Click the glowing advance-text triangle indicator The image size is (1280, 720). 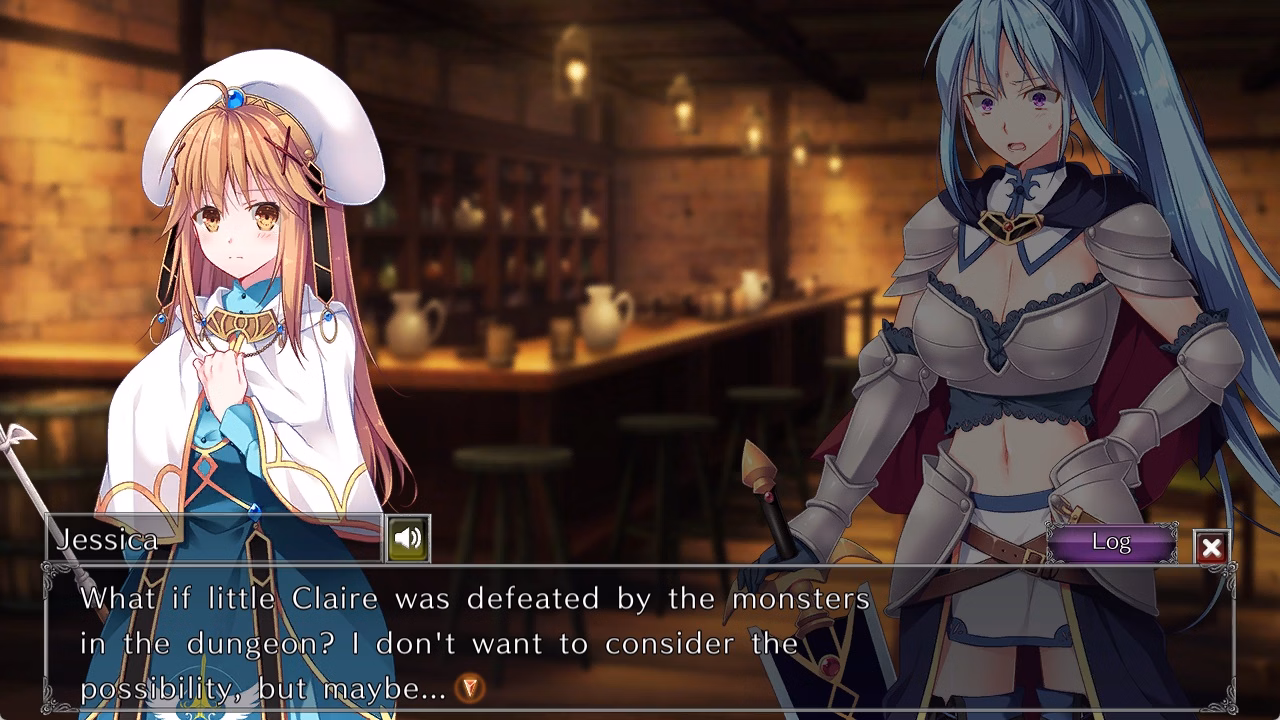(x=470, y=688)
